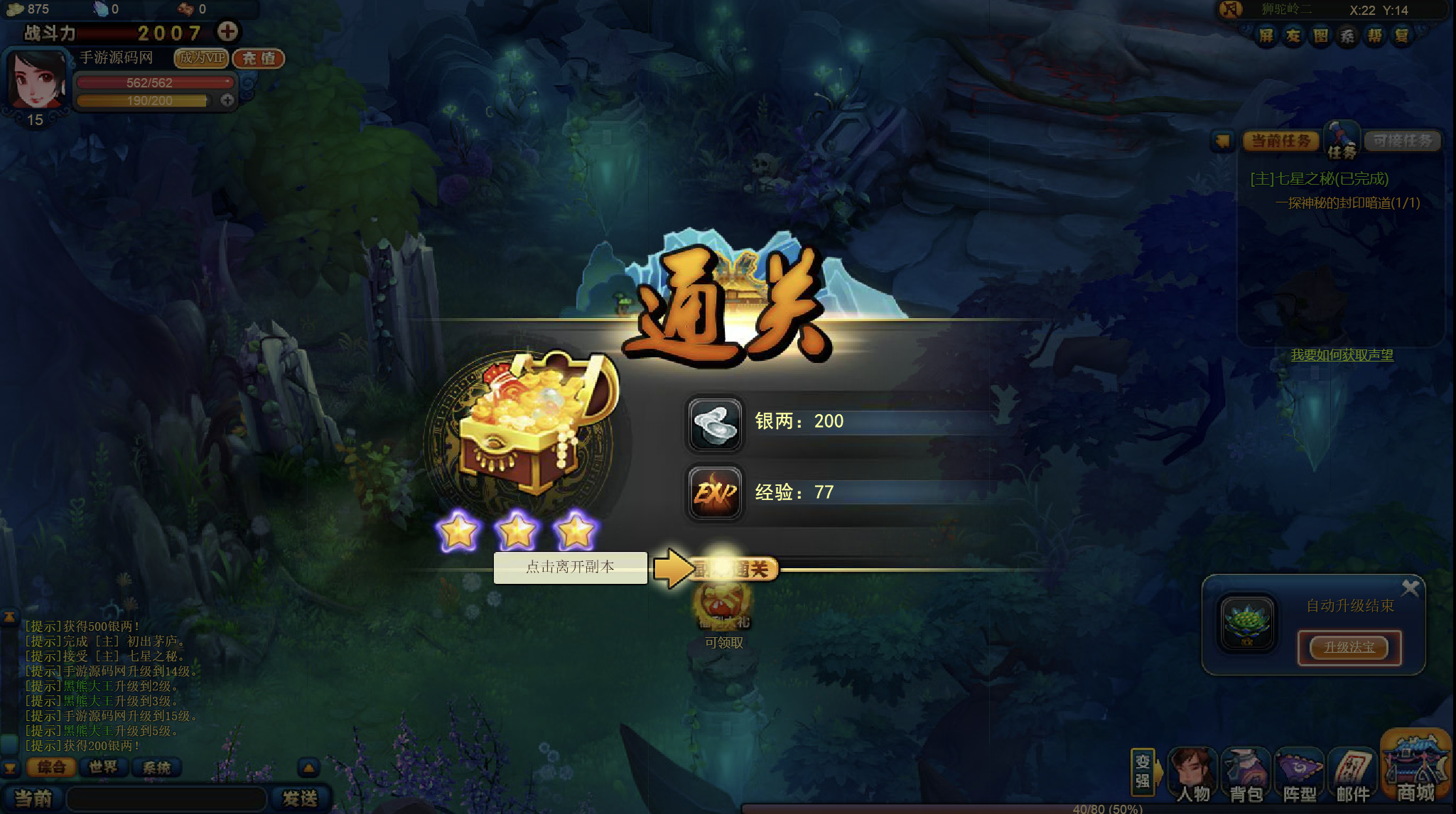The image size is (1456, 814).
Task: Click the 我要如何获取声望 link
Action: pyautogui.click(x=1342, y=355)
